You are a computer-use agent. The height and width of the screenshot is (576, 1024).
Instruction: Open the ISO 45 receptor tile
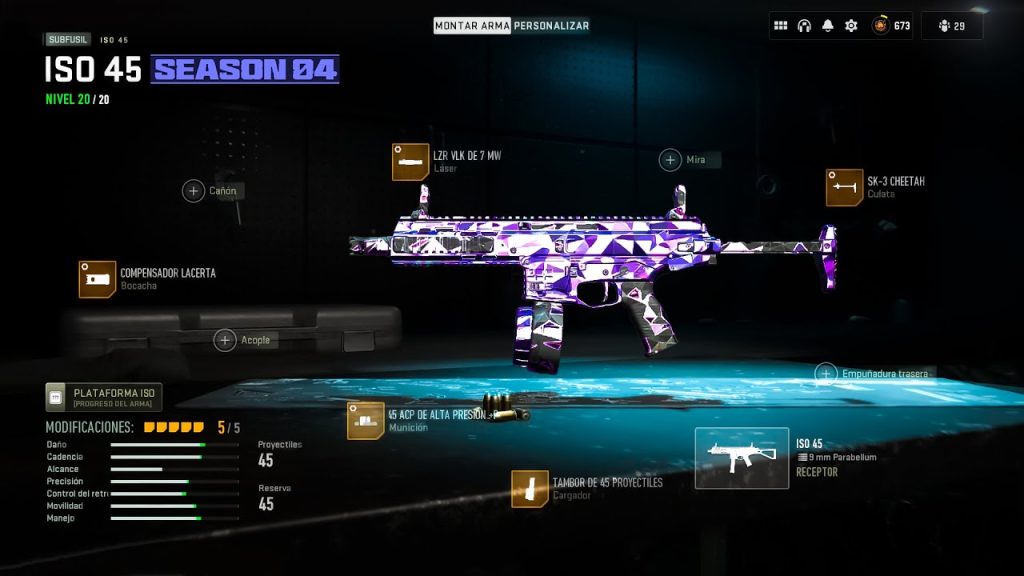point(741,458)
